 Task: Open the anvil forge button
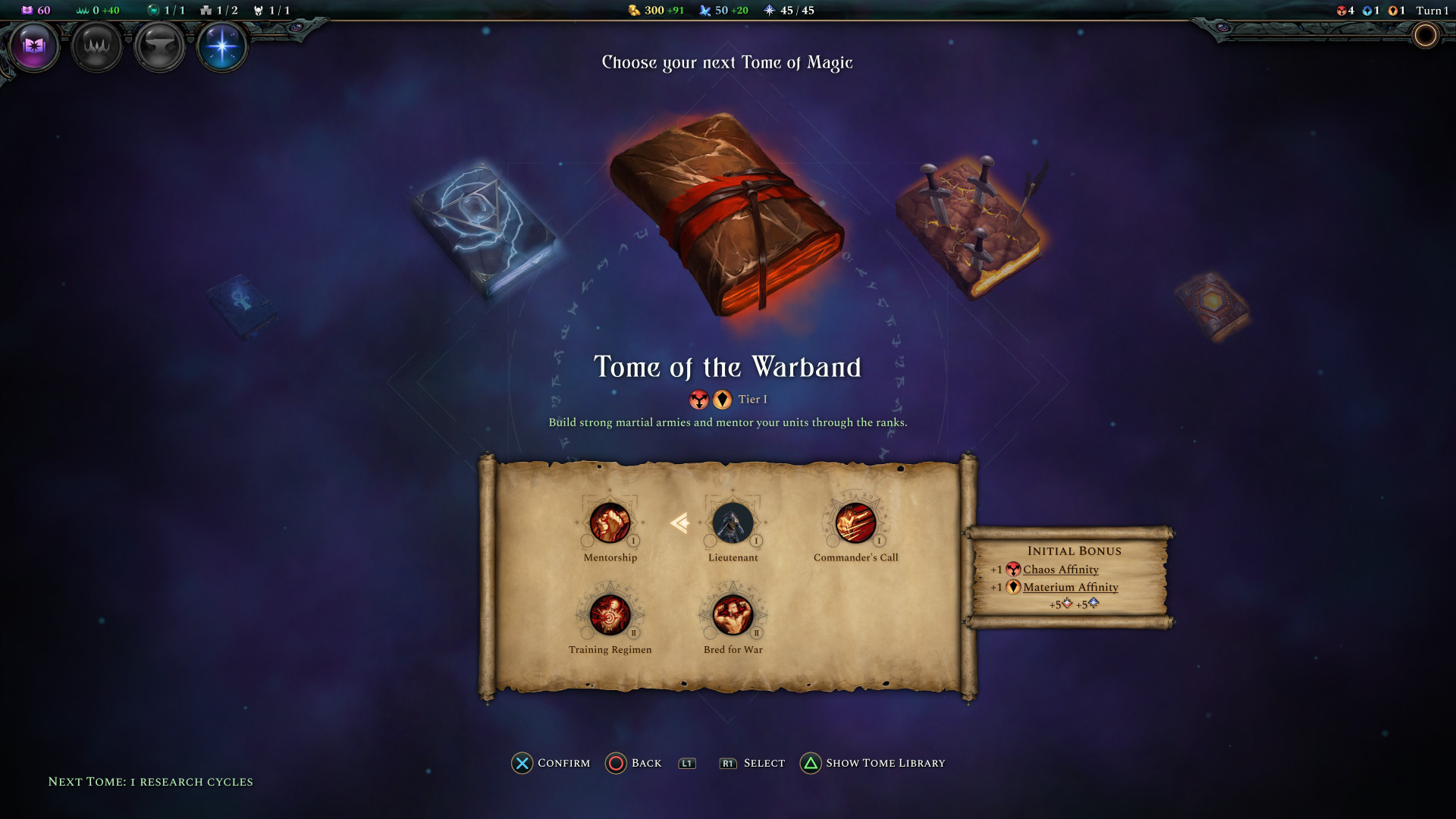(x=159, y=46)
